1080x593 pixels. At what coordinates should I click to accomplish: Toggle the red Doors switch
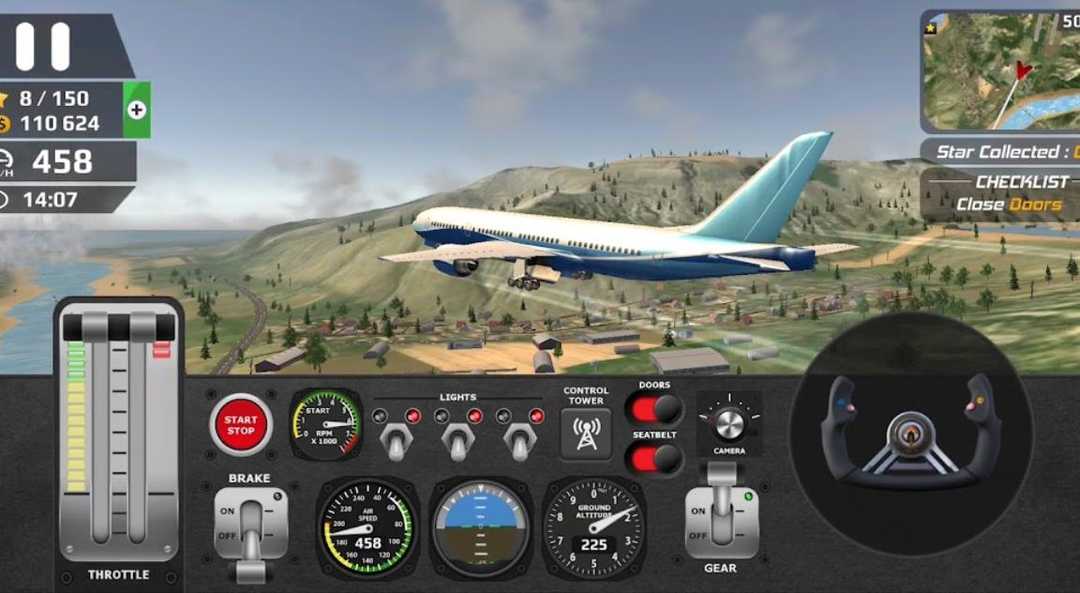click(654, 409)
